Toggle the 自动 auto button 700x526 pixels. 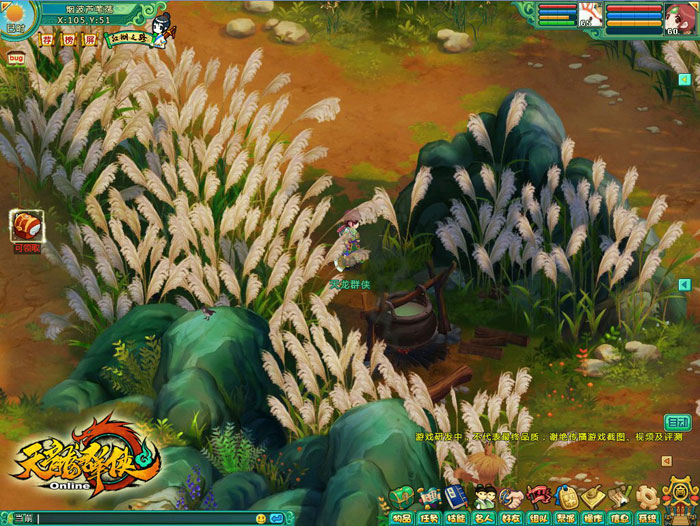[x=678, y=422]
